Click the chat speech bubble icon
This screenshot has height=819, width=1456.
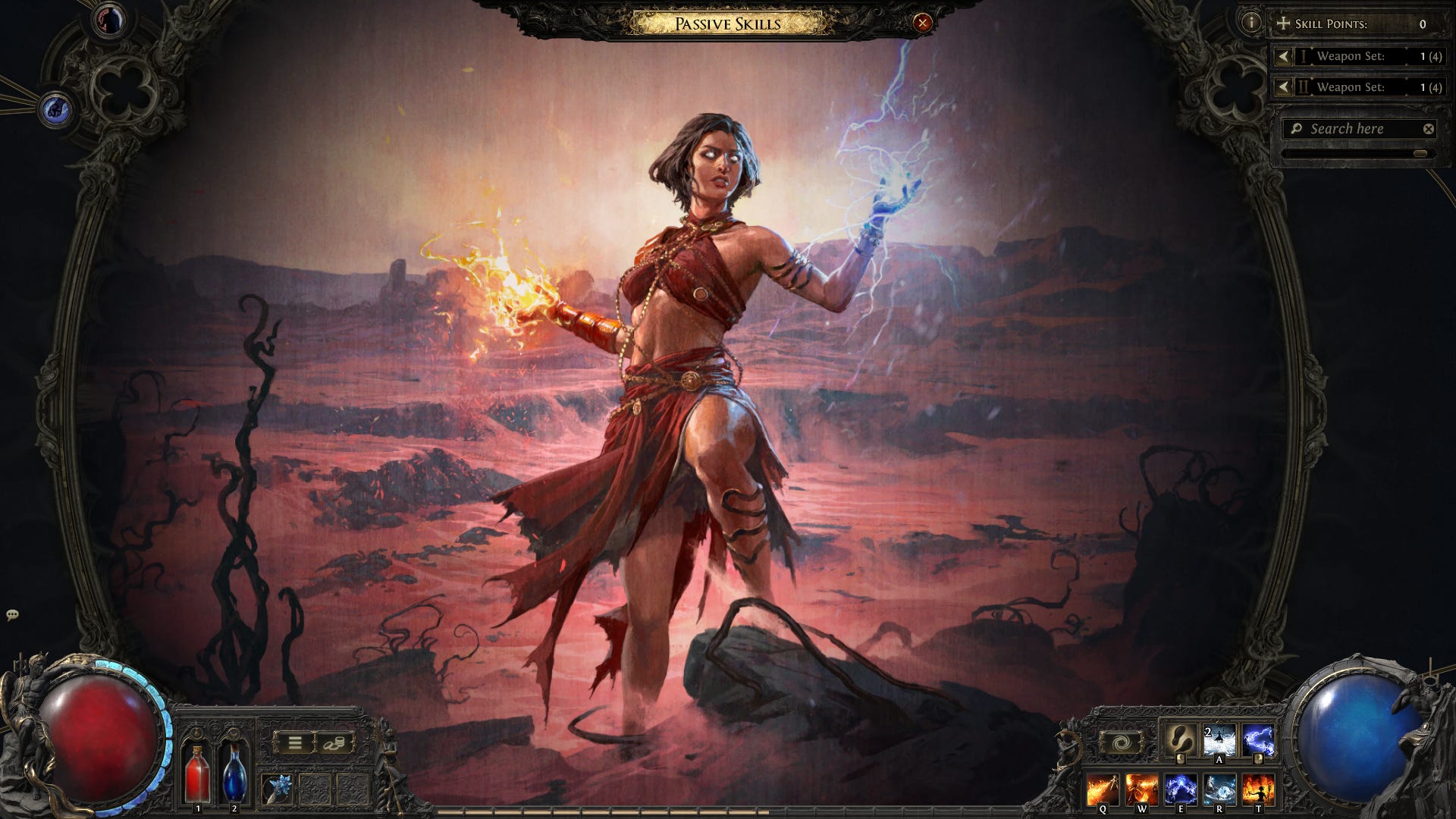[x=12, y=615]
